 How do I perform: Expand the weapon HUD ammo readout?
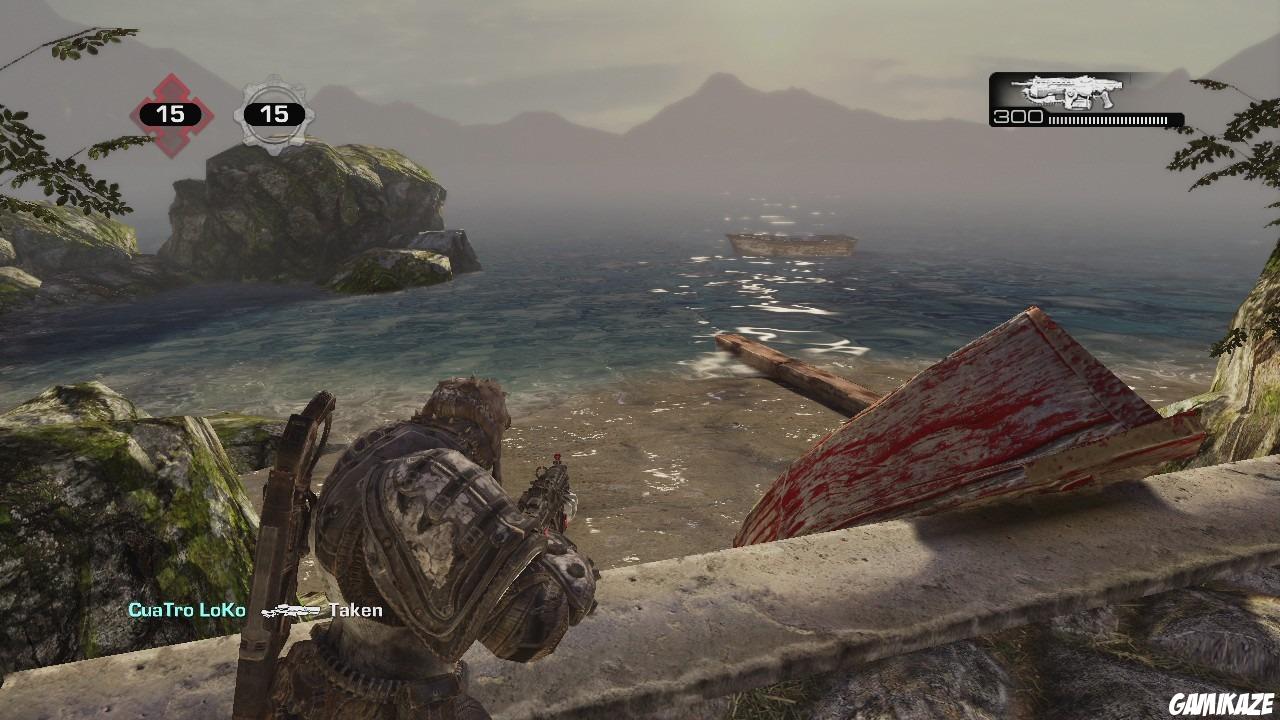click(1016, 117)
